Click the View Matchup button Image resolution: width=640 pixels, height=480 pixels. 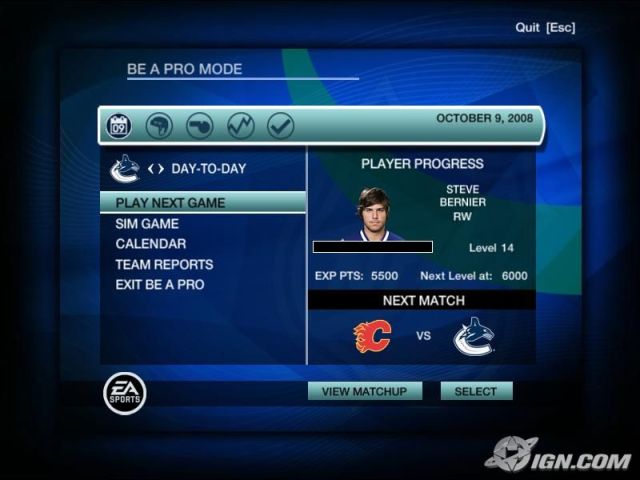364,391
